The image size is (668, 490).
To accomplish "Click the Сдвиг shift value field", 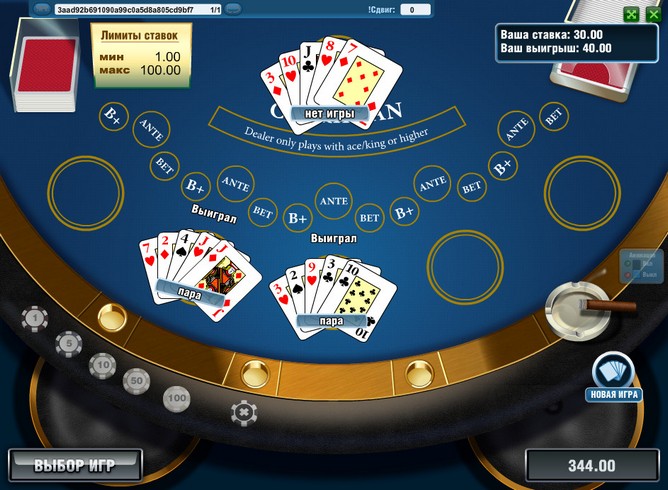I will [x=415, y=9].
